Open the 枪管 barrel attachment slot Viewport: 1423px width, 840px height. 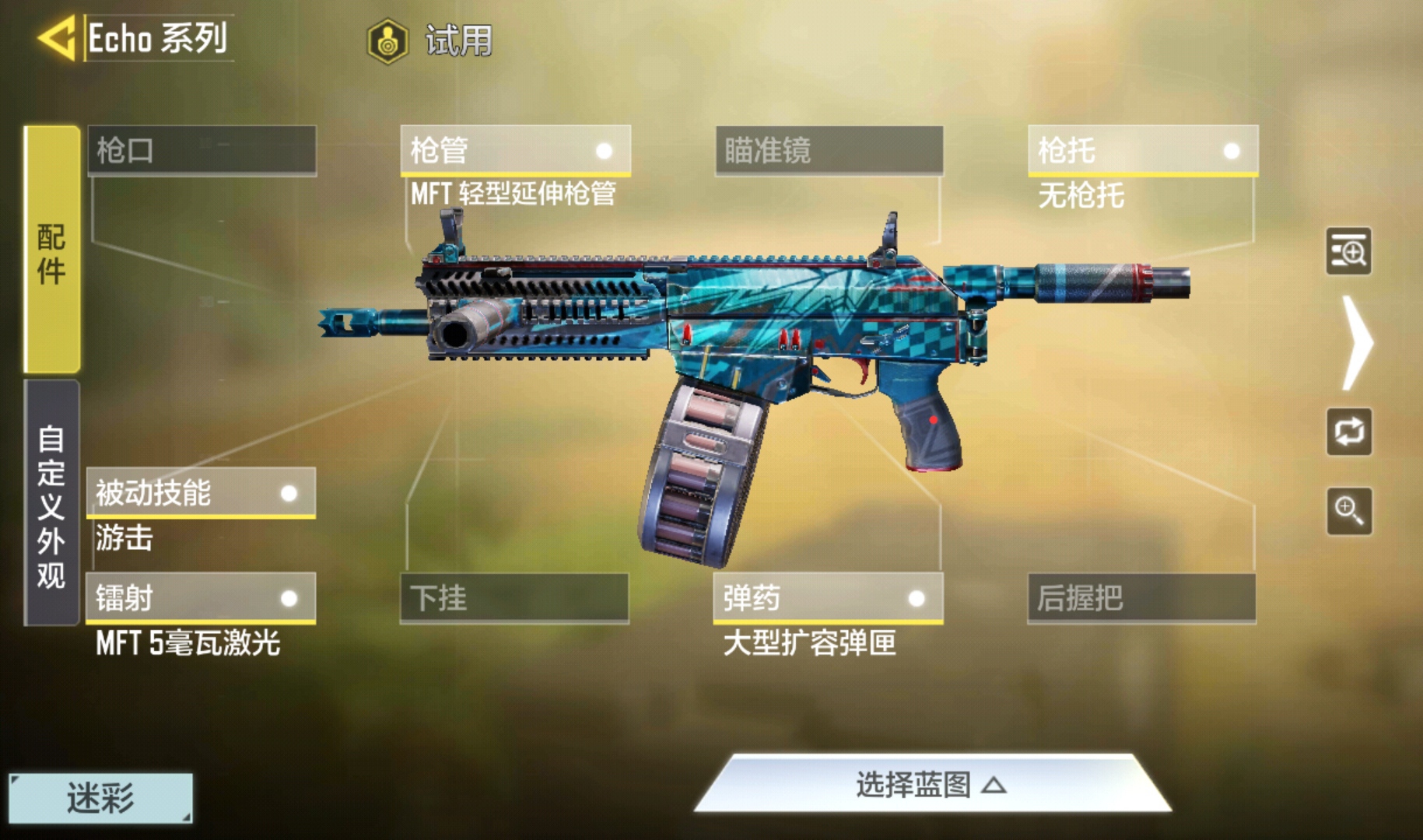pyautogui.click(x=515, y=150)
